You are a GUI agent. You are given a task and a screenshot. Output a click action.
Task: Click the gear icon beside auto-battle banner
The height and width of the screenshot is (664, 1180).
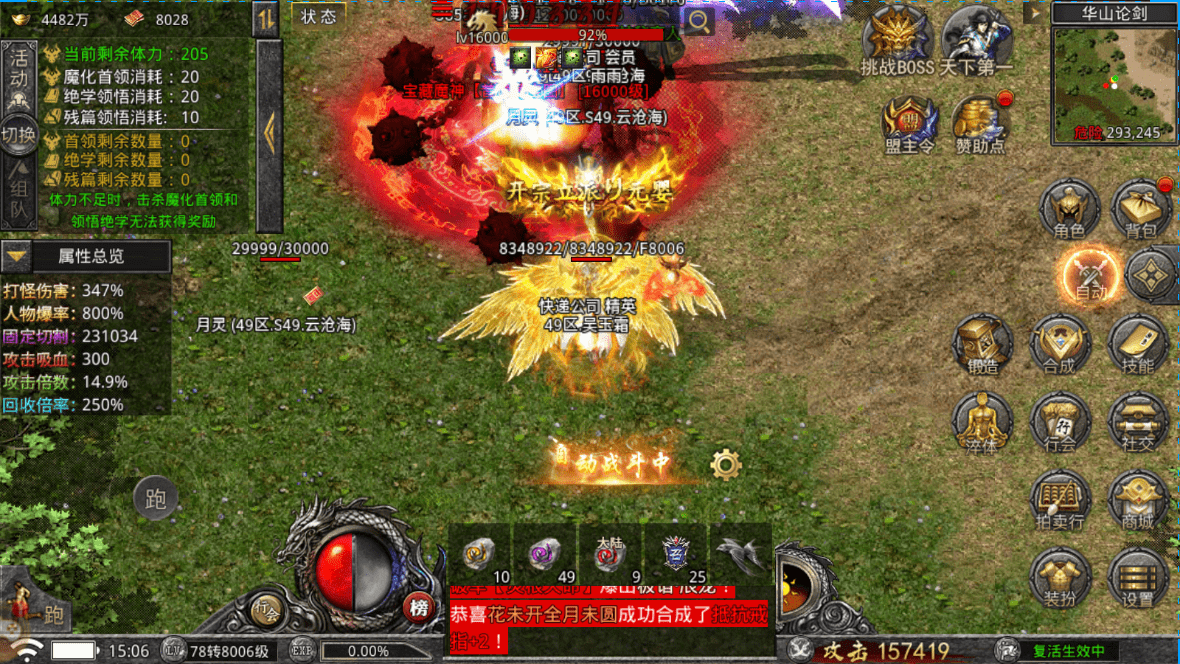725,464
